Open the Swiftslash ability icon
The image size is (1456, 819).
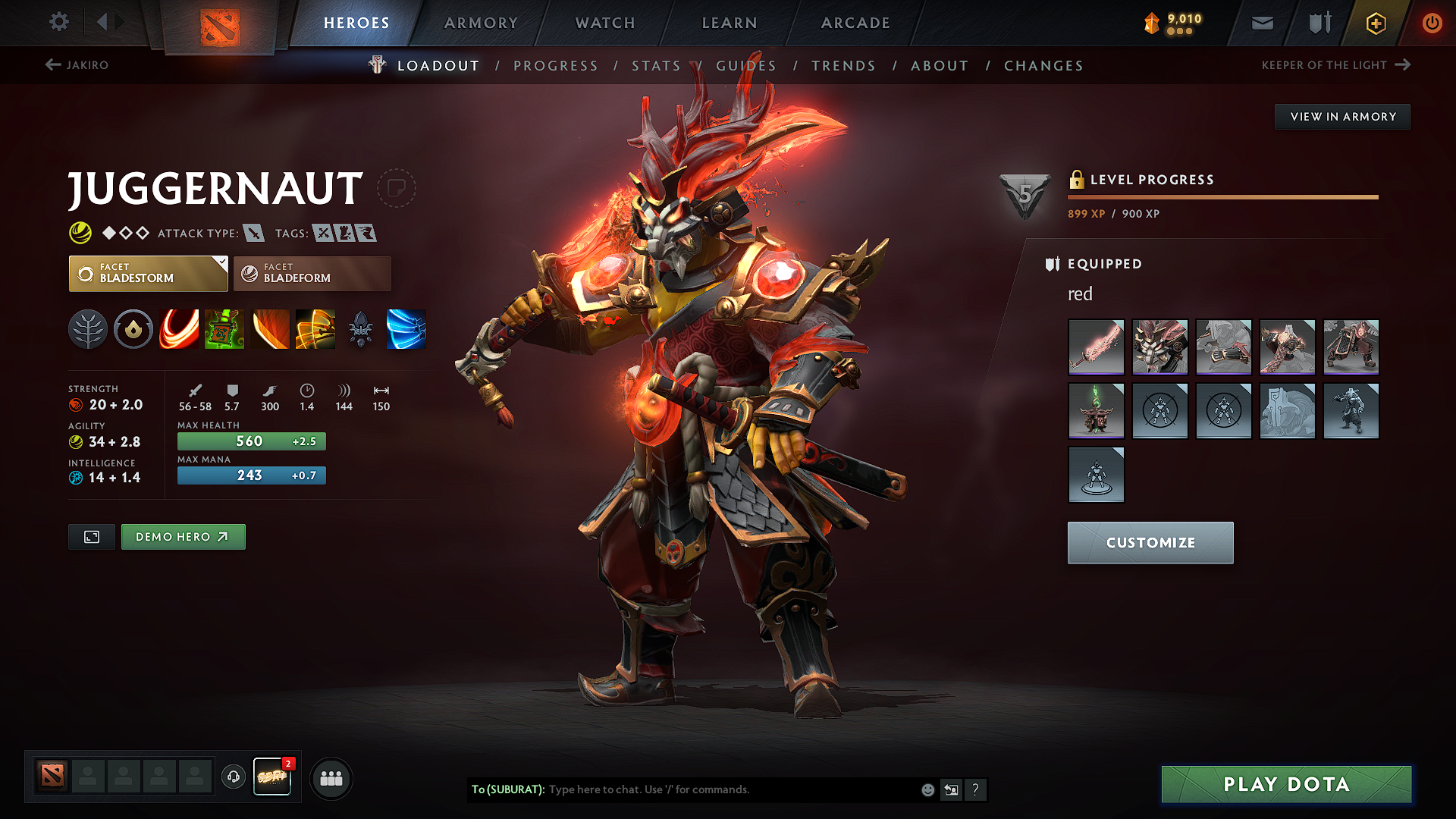click(406, 329)
